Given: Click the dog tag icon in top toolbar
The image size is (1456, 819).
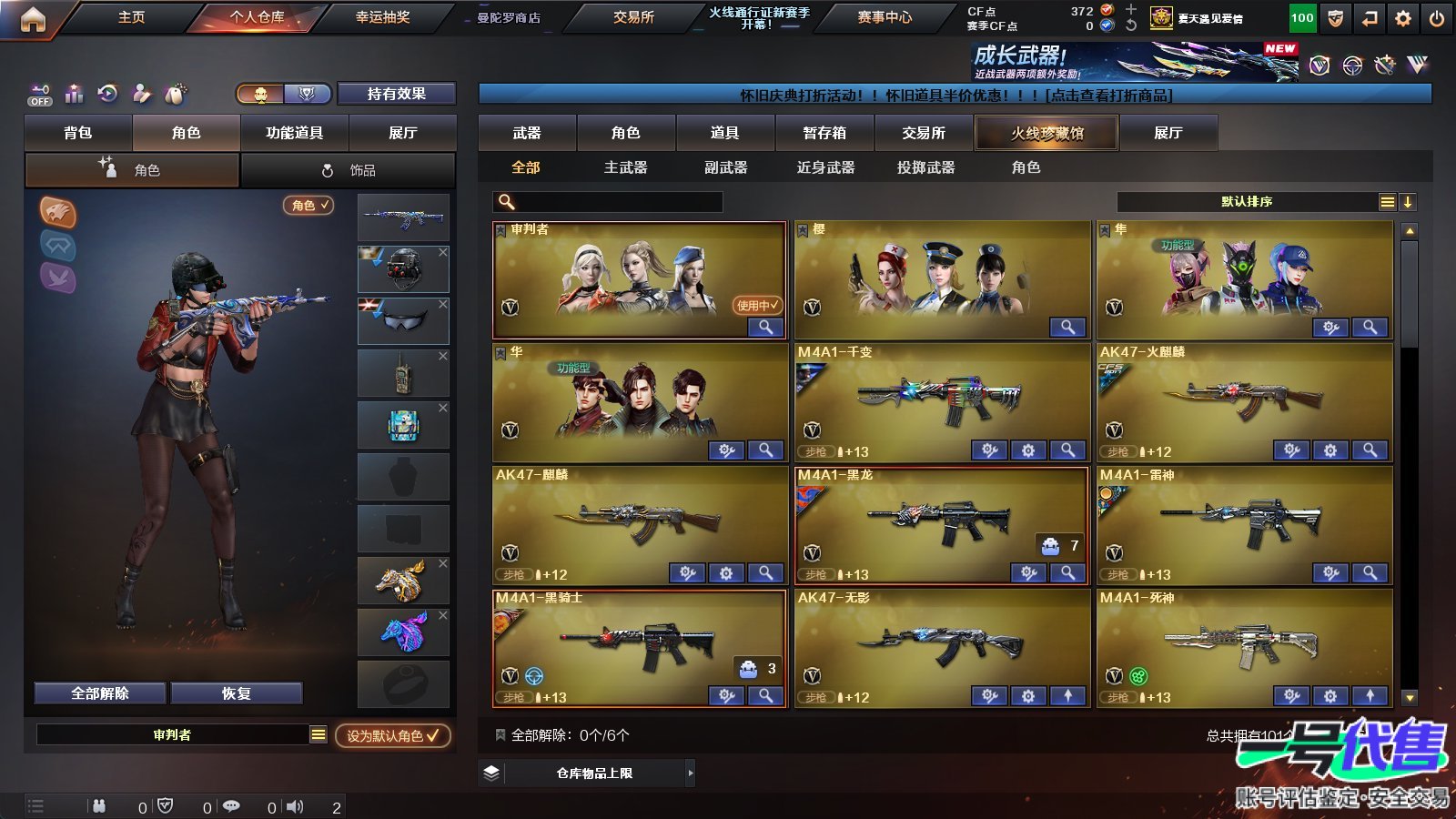Looking at the screenshot, I should click(x=175, y=95).
